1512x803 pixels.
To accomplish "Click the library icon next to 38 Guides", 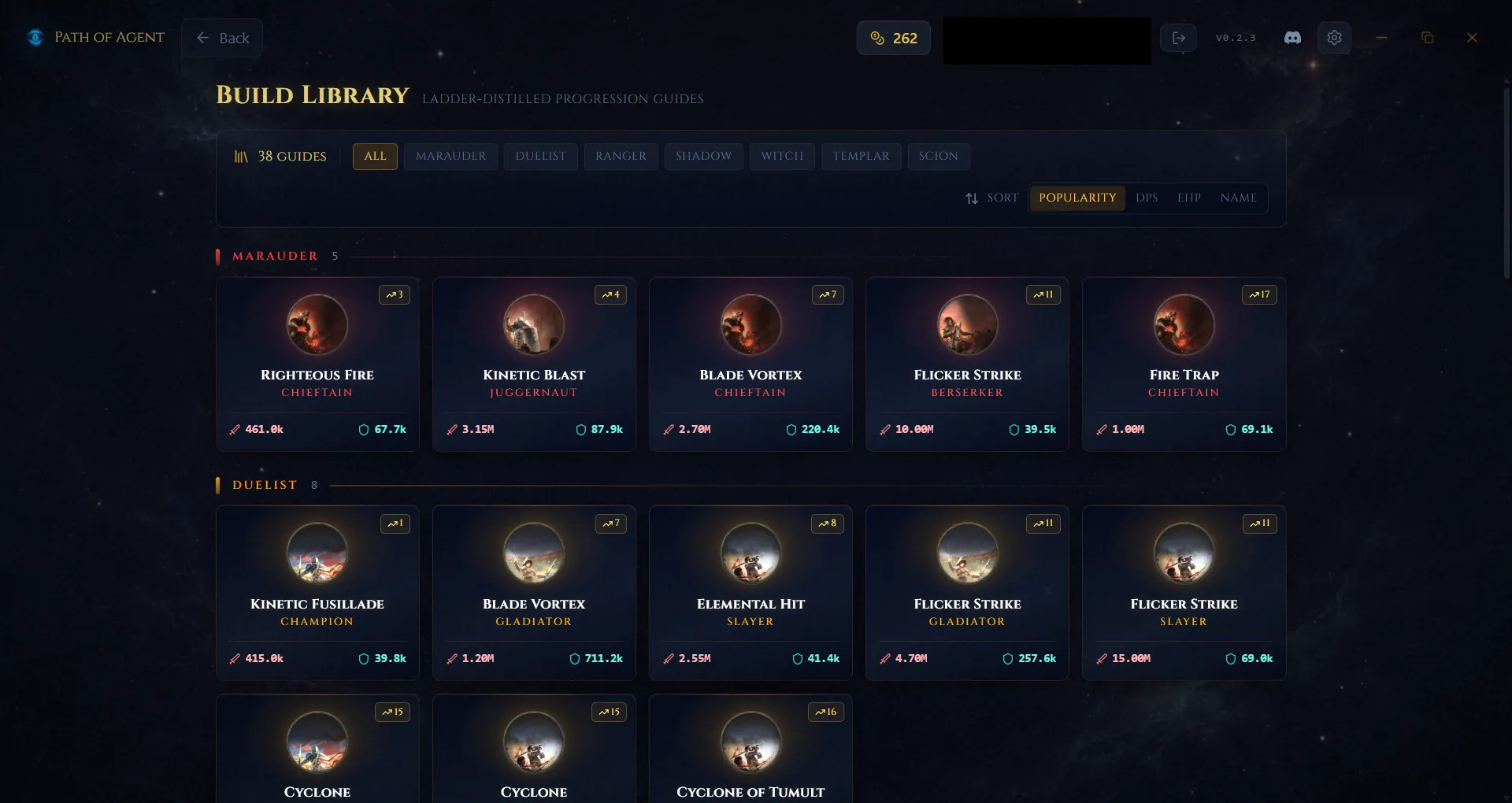I will pos(241,156).
